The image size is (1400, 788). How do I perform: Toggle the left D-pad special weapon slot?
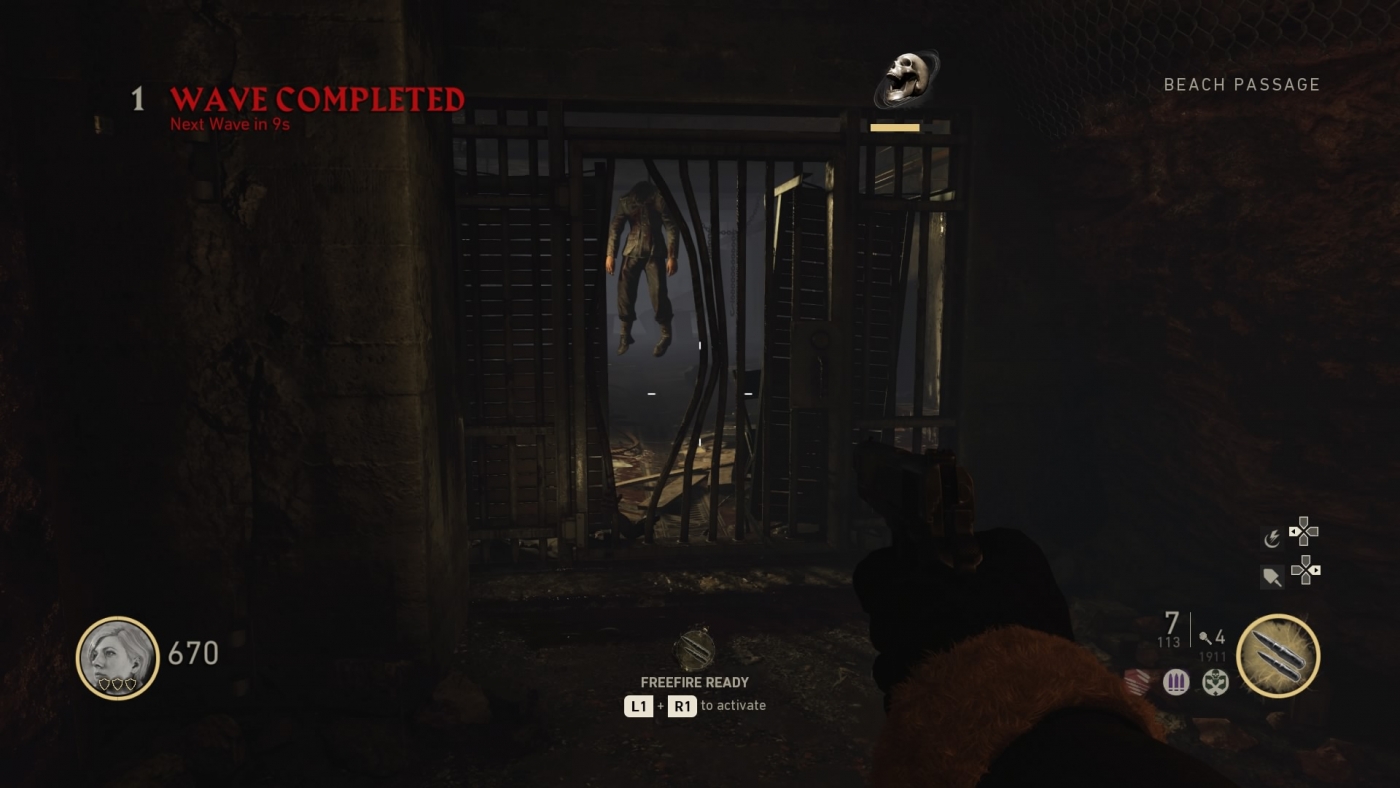pyautogui.click(x=1303, y=532)
